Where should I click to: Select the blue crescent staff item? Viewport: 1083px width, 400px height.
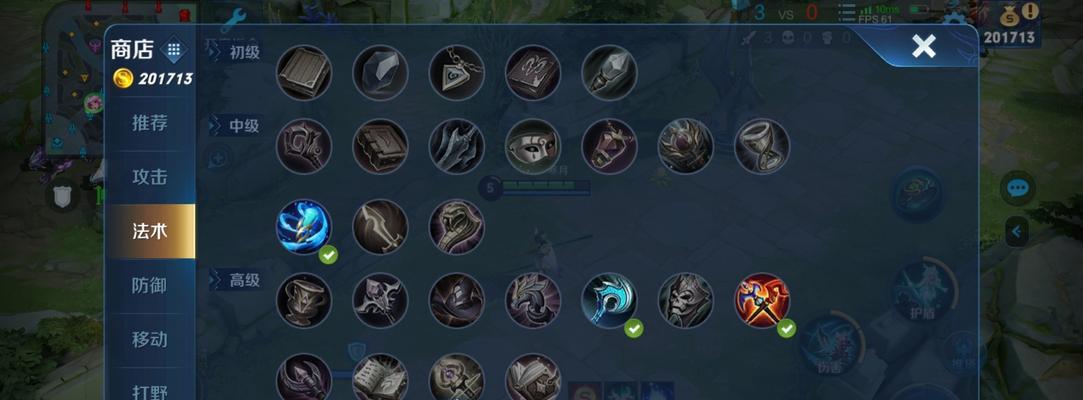point(609,299)
